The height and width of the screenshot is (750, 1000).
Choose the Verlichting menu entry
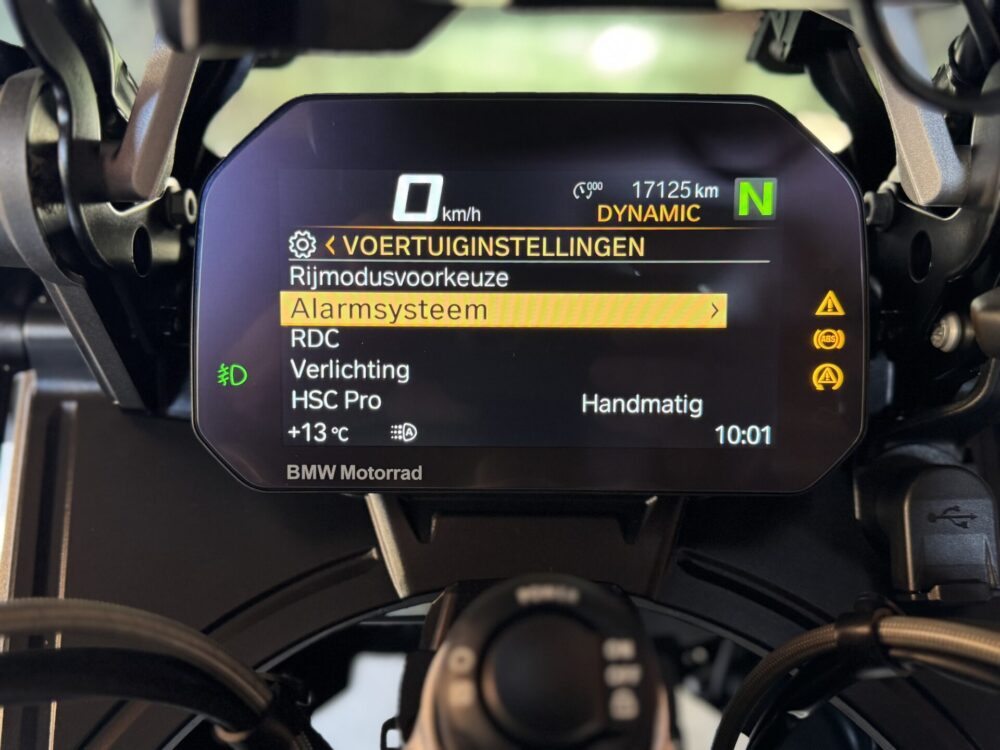pos(349,369)
